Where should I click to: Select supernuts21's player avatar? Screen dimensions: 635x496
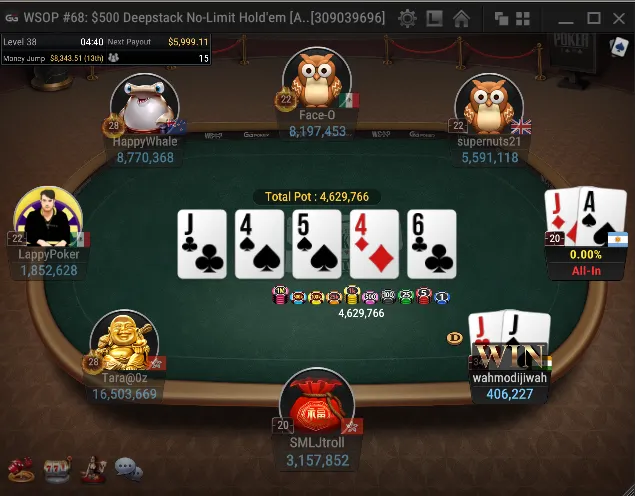pos(490,108)
